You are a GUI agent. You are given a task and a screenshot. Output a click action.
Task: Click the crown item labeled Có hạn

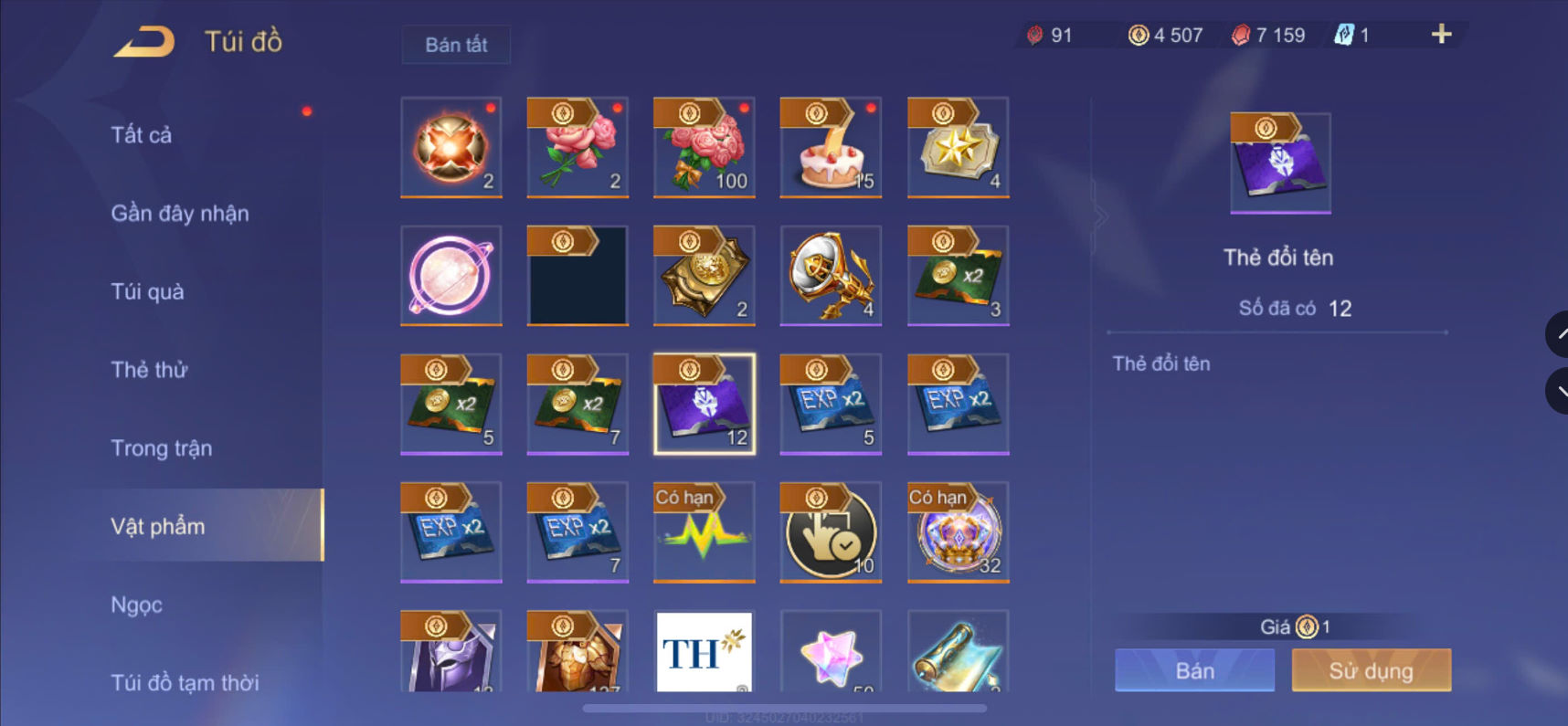coord(957,532)
